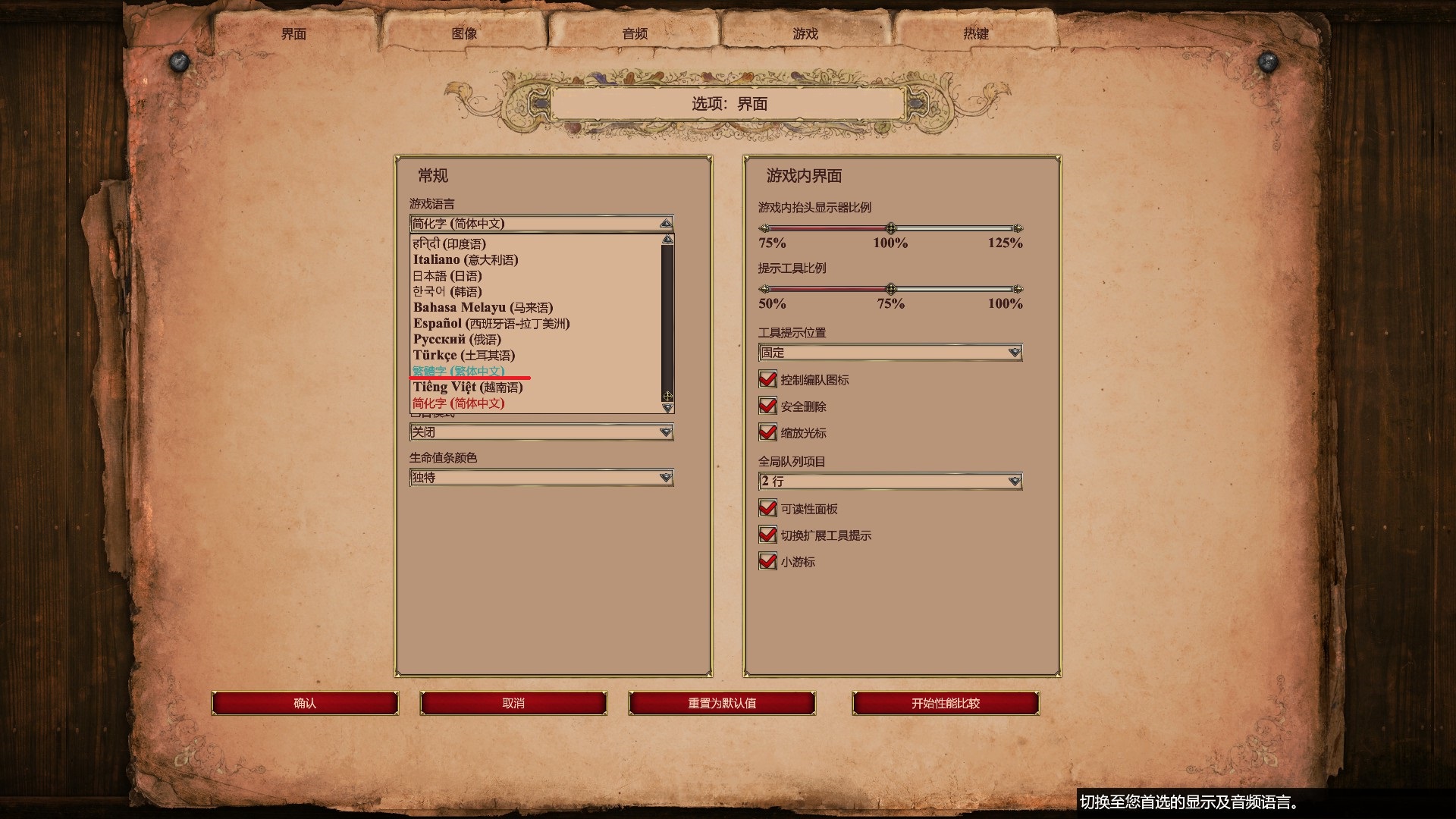Open the 热键 tab
The height and width of the screenshot is (819, 1456).
(x=976, y=34)
